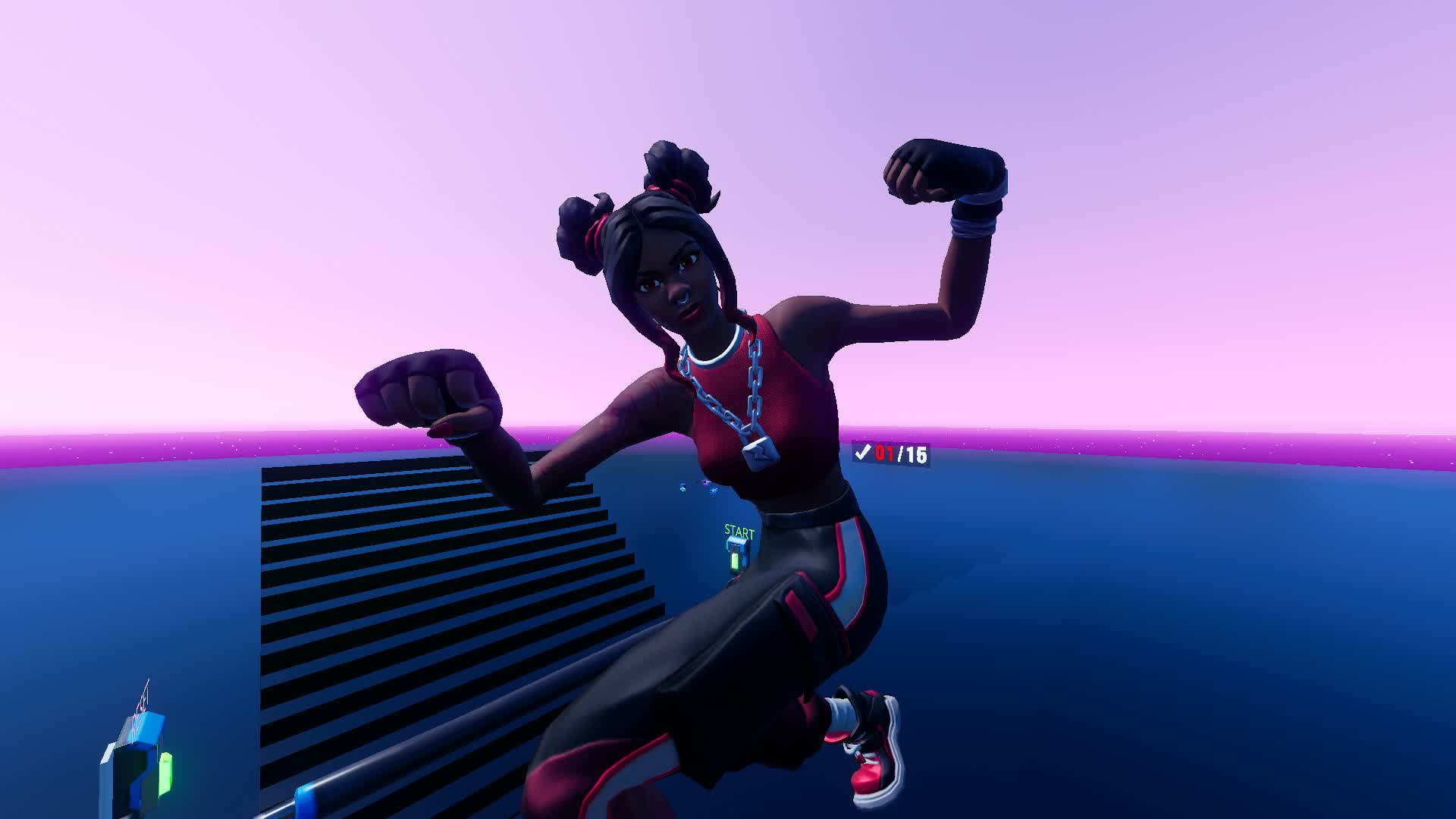Screen dimensions: 1456x819
Task: Flip the blue lever atop the RESET device
Action: pos(144,728)
